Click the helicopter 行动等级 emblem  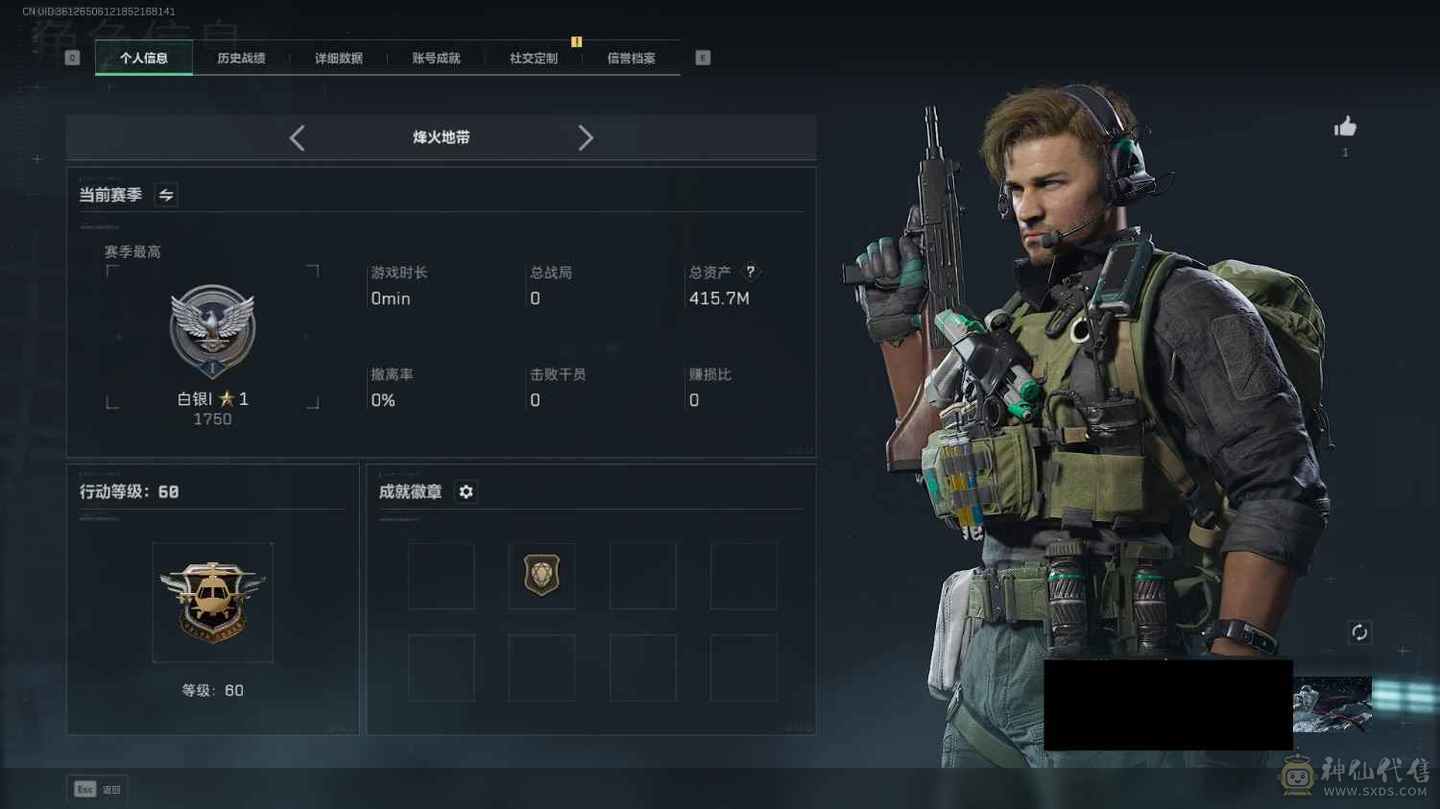click(x=212, y=602)
